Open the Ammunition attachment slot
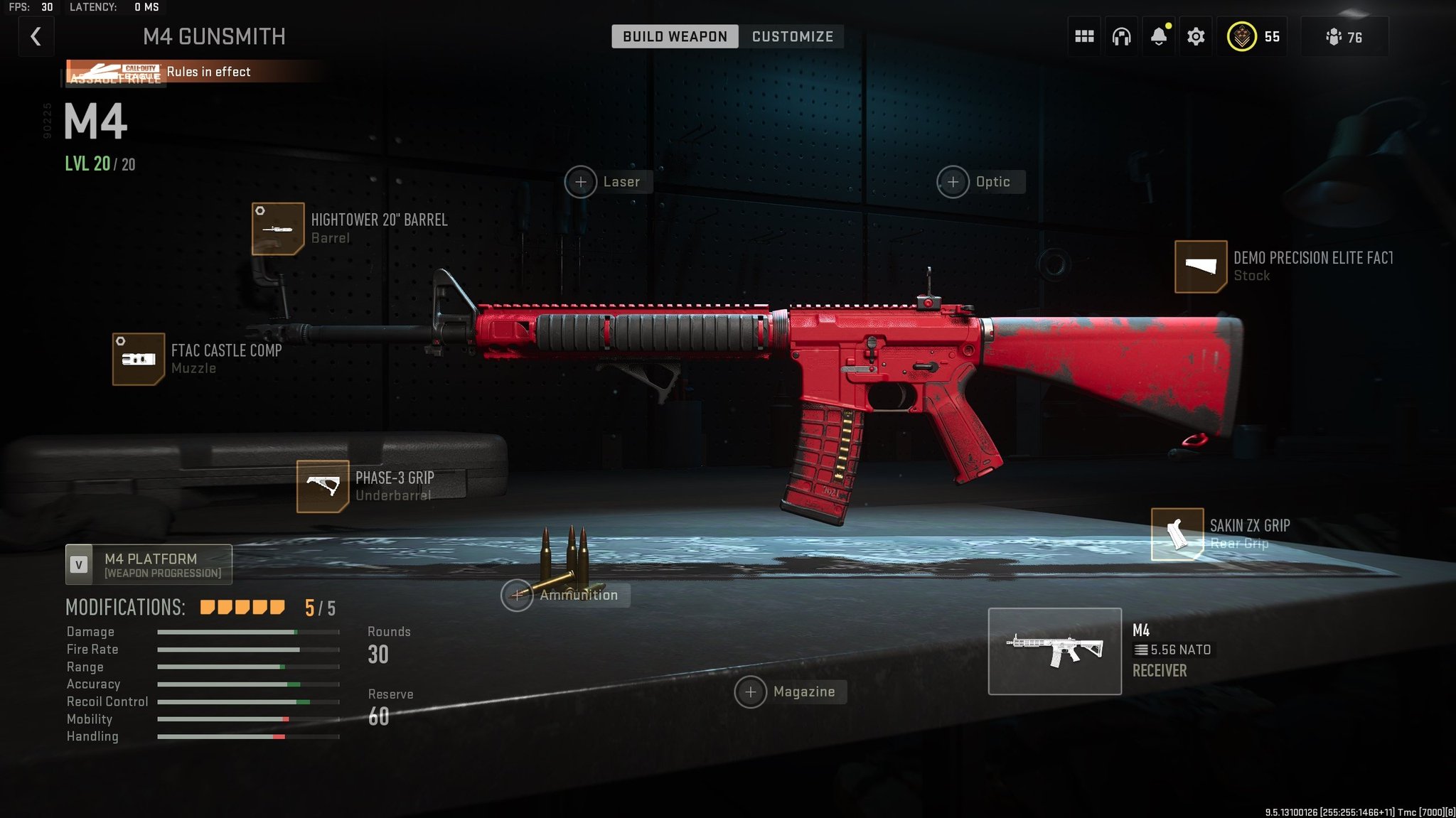 (518, 595)
